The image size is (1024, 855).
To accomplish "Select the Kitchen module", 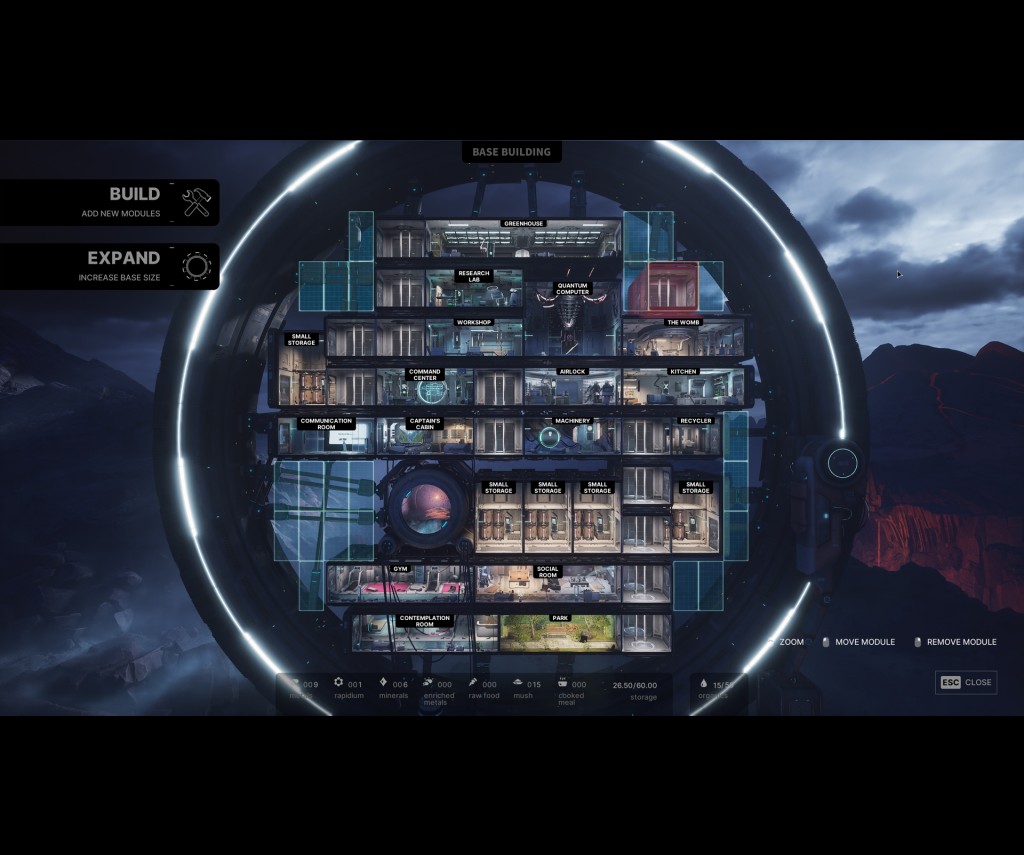I will [683, 386].
